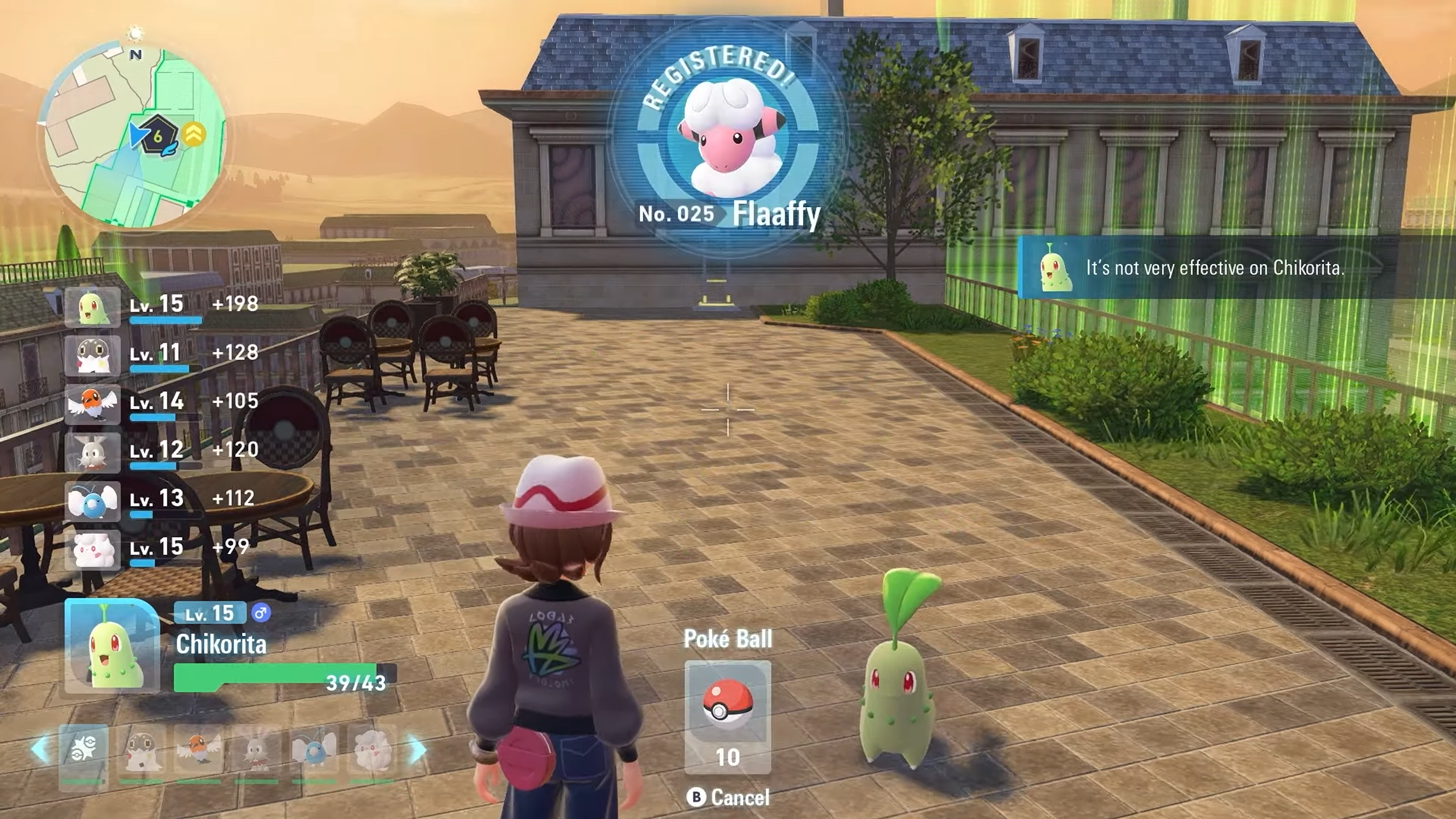Cycle party with the left arrow

tap(40, 749)
